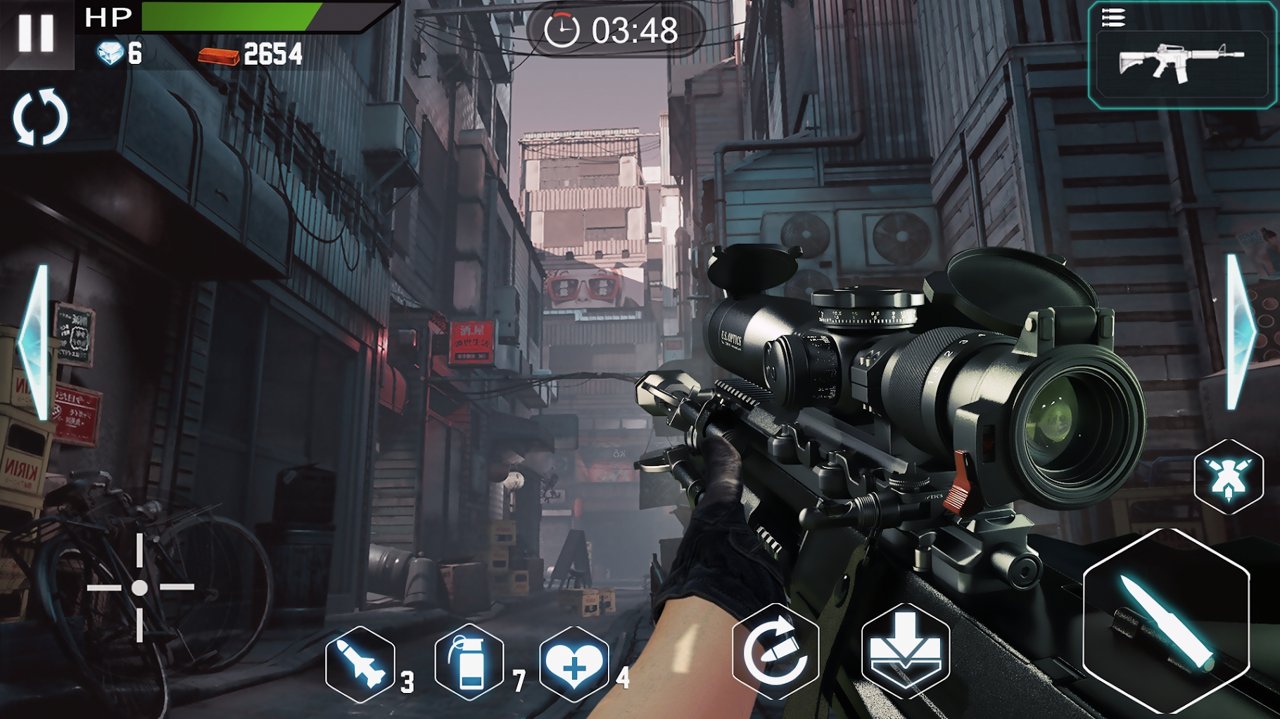Tap the white crosshair aim control
The width and height of the screenshot is (1280, 719).
pos(140,587)
